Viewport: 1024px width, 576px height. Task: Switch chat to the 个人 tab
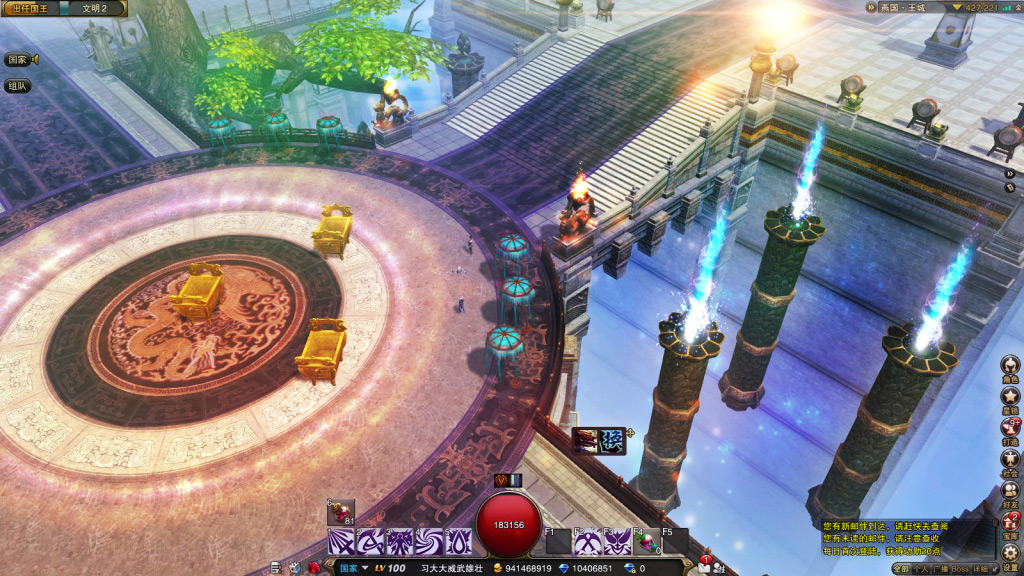(920, 569)
